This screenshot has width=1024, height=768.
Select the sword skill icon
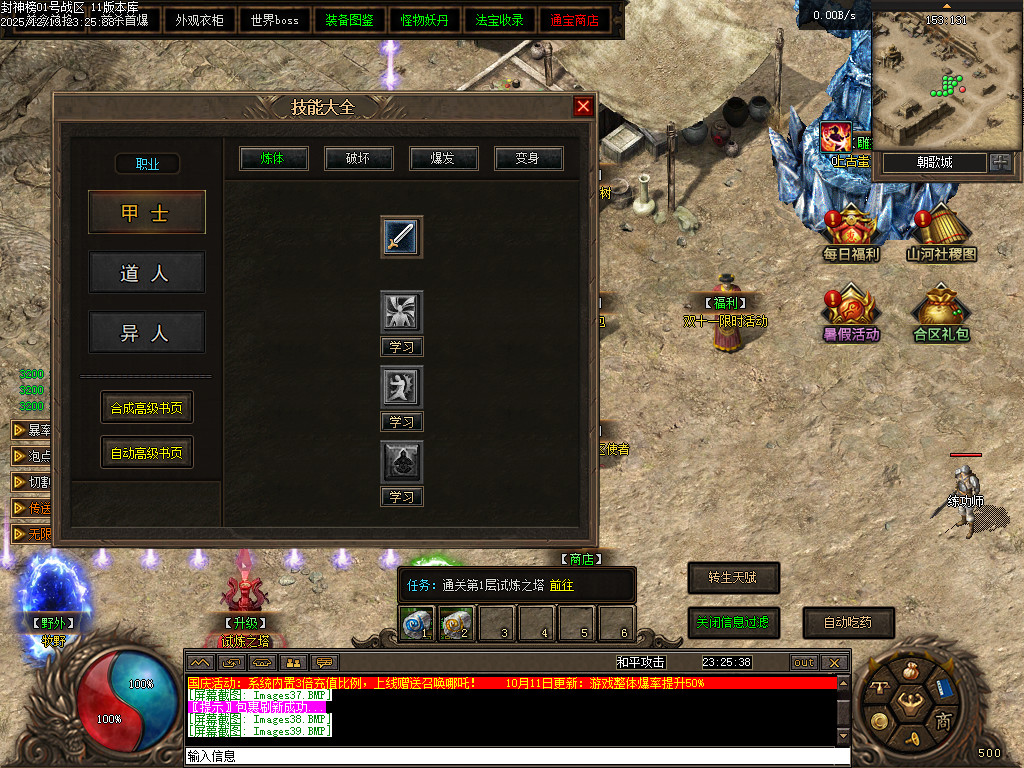pyautogui.click(x=401, y=237)
